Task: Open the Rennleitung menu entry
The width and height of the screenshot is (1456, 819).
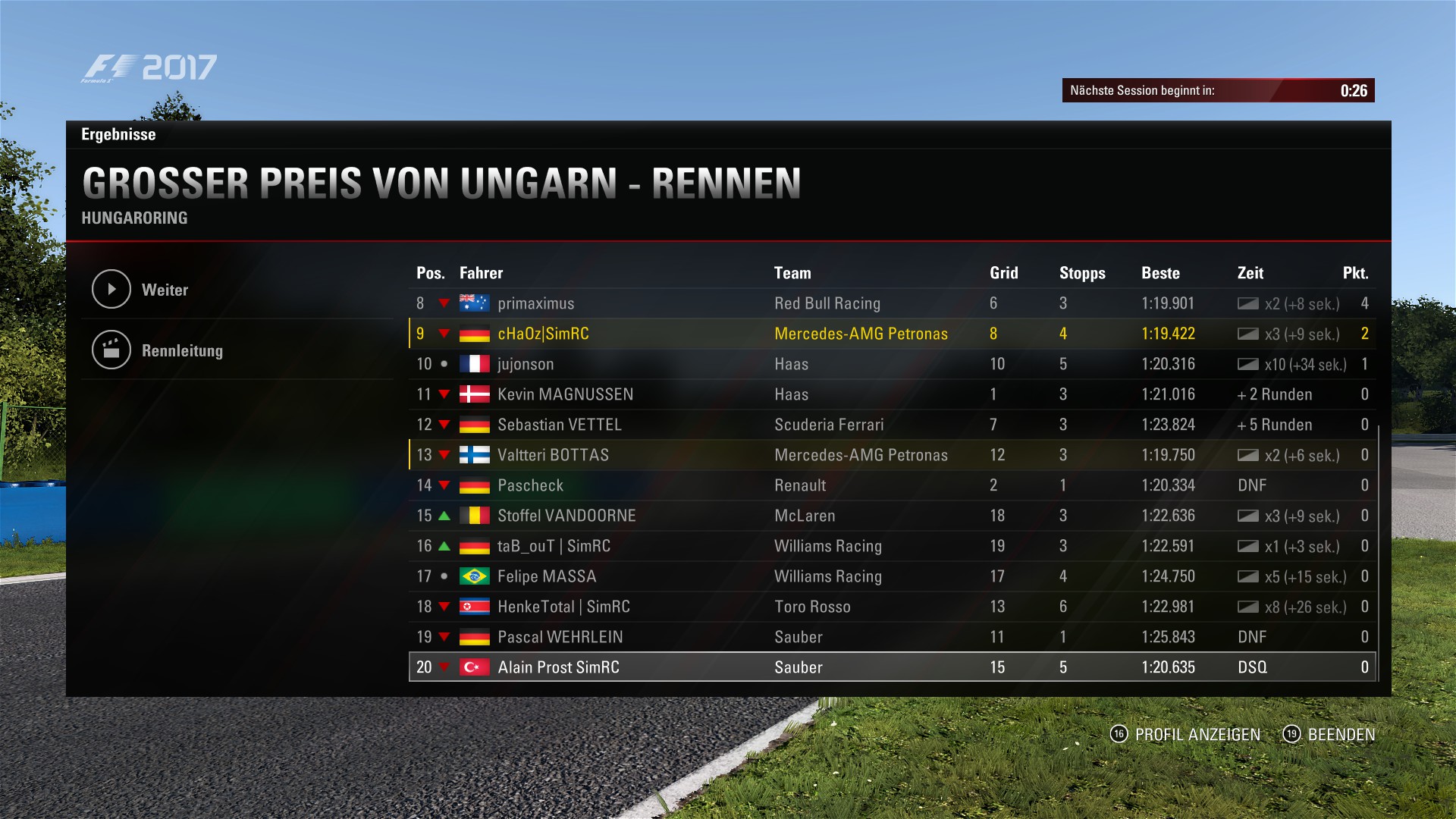Action: tap(182, 350)
